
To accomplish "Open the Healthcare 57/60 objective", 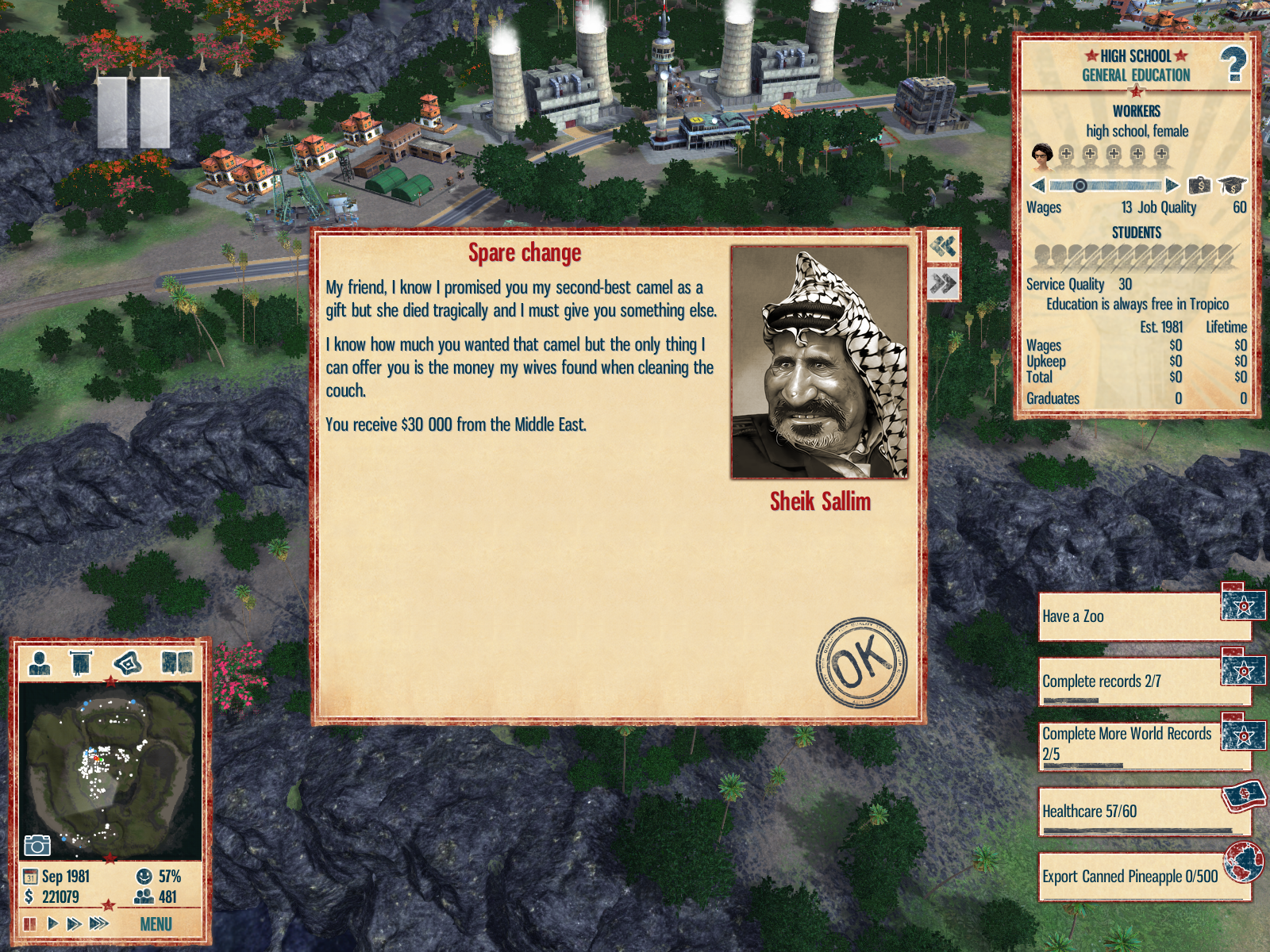I will (1131, 812).
